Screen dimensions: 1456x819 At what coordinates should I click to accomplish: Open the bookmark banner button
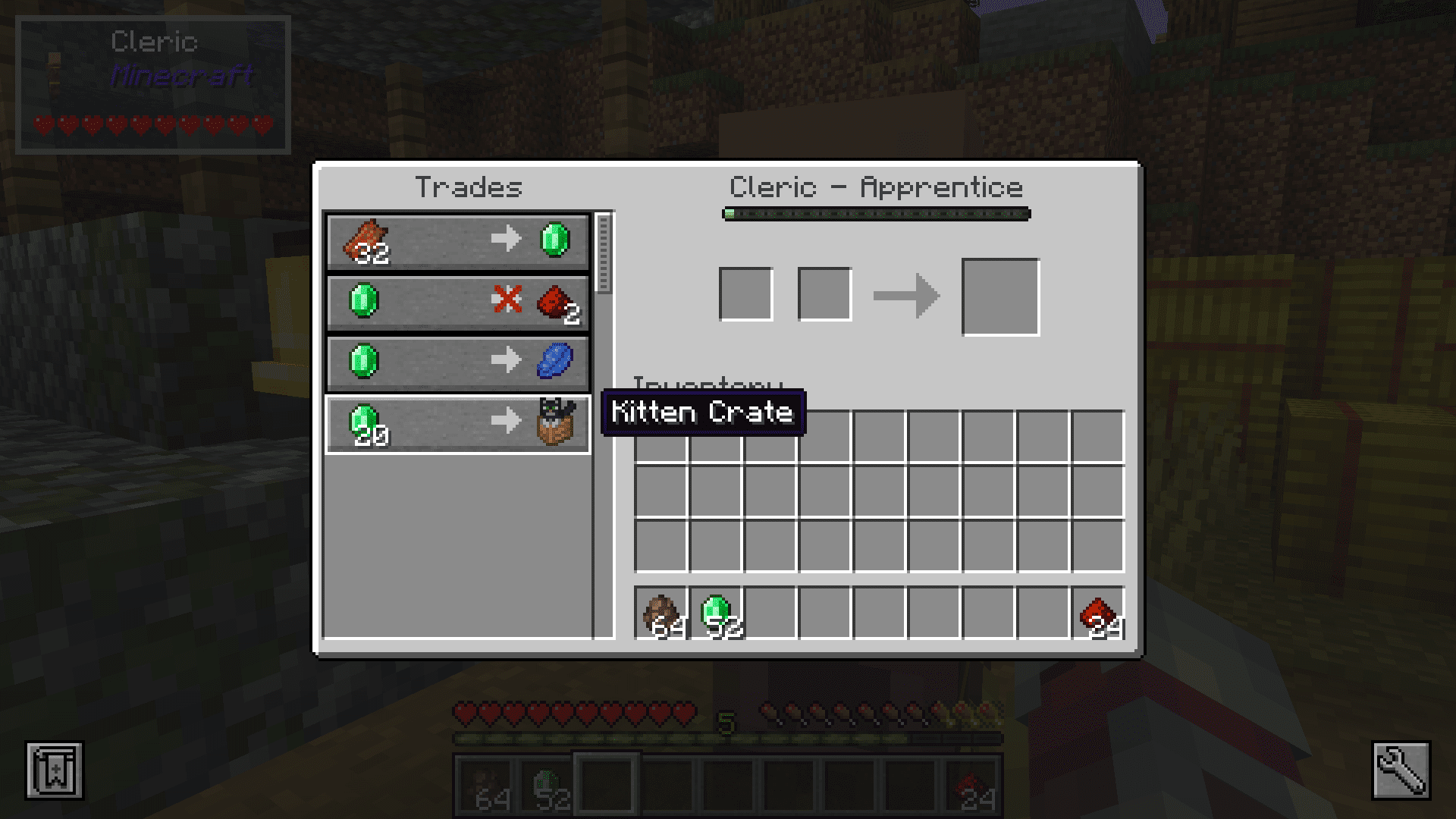pos(55,770)
